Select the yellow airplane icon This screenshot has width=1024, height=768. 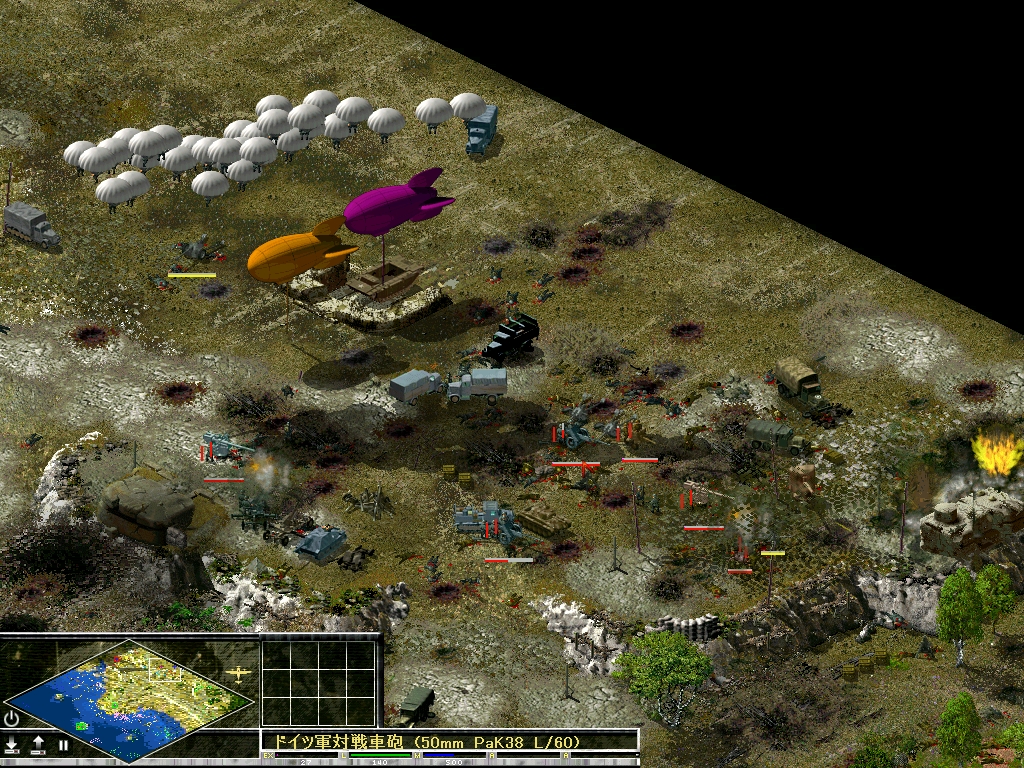coord(238,673)
